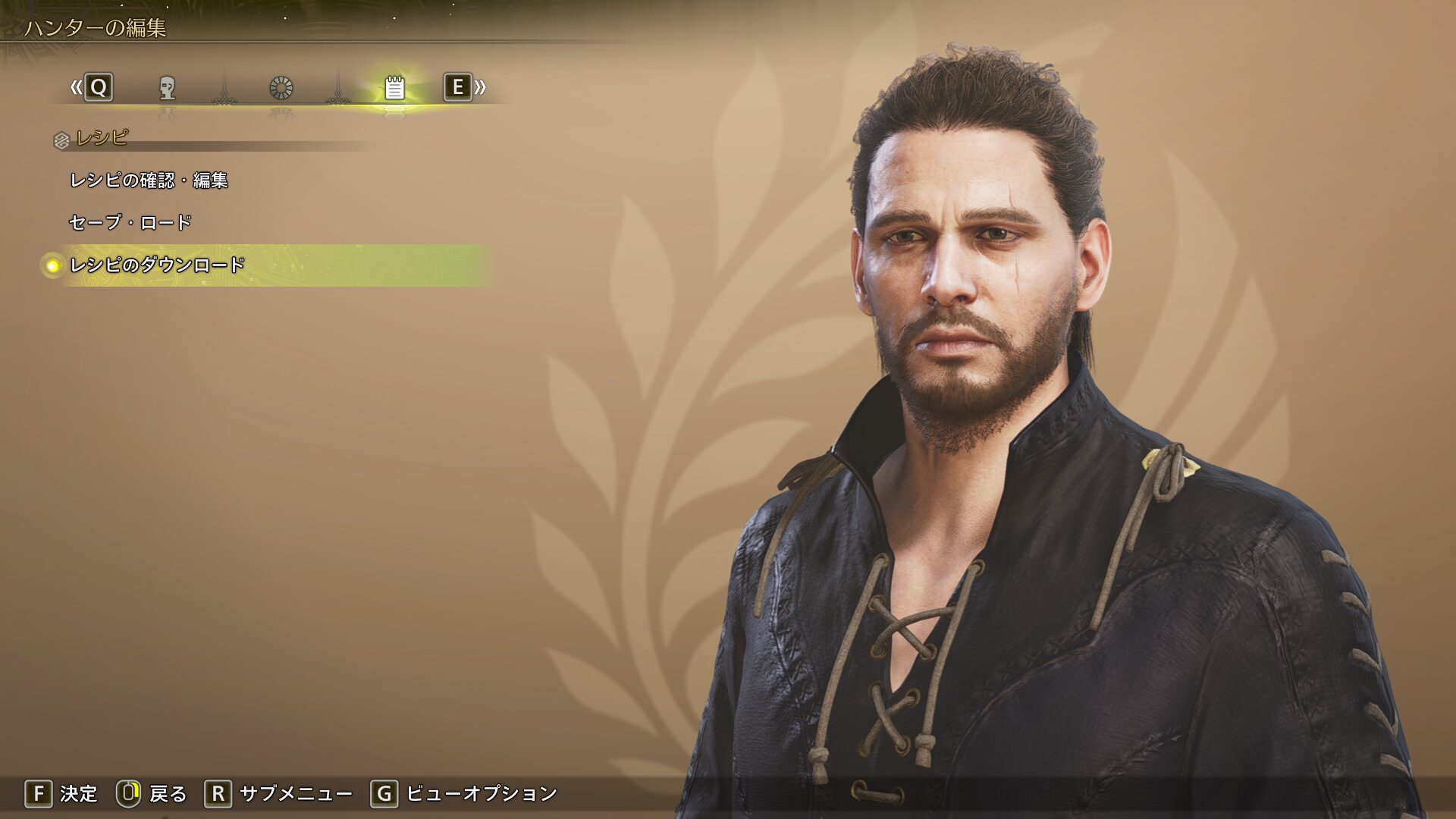The image size is (1456, 819).
Task: Select the セーブ・ロード option
Action: point(130,222)
